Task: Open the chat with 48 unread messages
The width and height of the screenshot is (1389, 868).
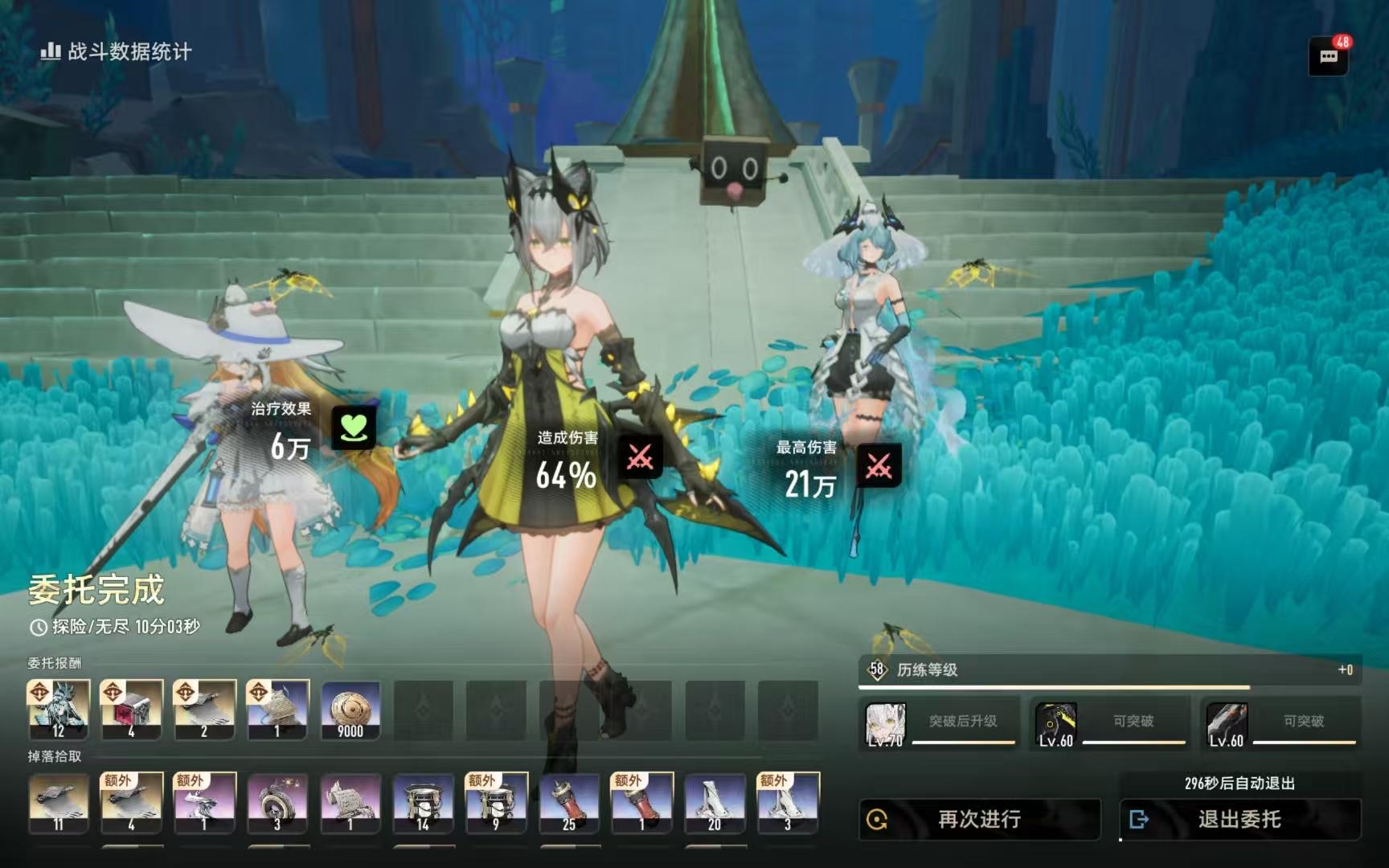Action: pyautogui.click(x=1328, y=56)
